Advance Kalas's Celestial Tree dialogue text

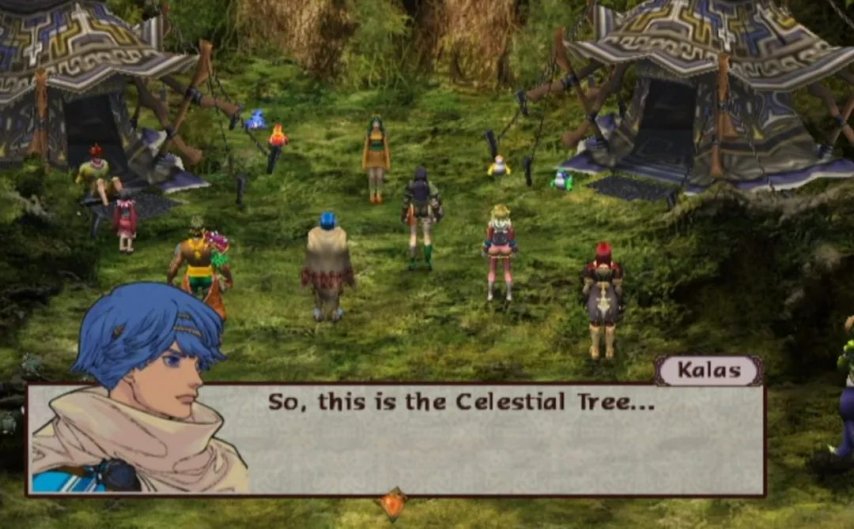pos(459,402)
